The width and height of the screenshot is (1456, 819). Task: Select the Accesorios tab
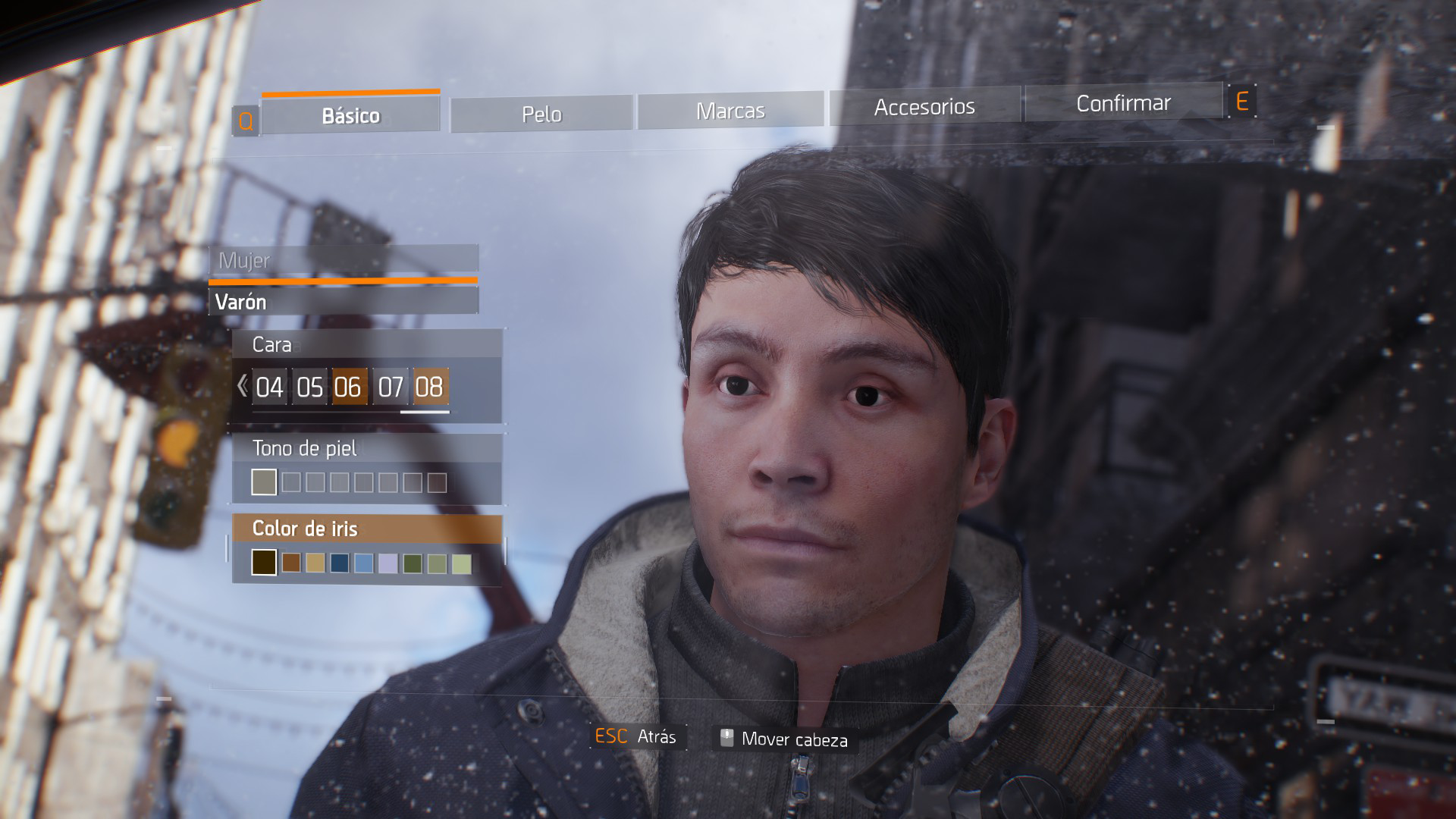(924, 106)
